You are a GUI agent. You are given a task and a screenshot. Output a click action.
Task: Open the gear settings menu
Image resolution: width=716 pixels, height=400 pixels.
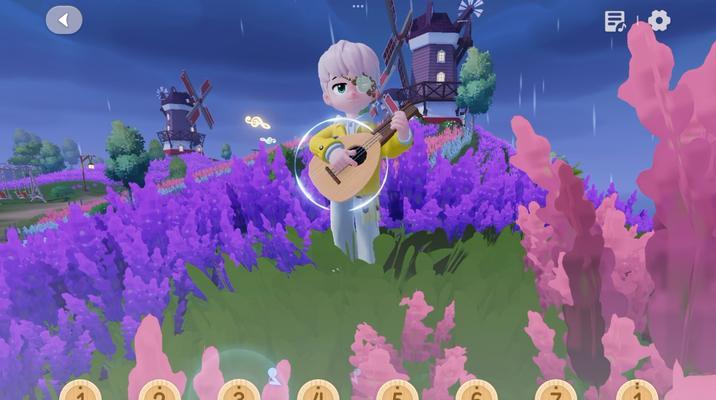(659, 21)
